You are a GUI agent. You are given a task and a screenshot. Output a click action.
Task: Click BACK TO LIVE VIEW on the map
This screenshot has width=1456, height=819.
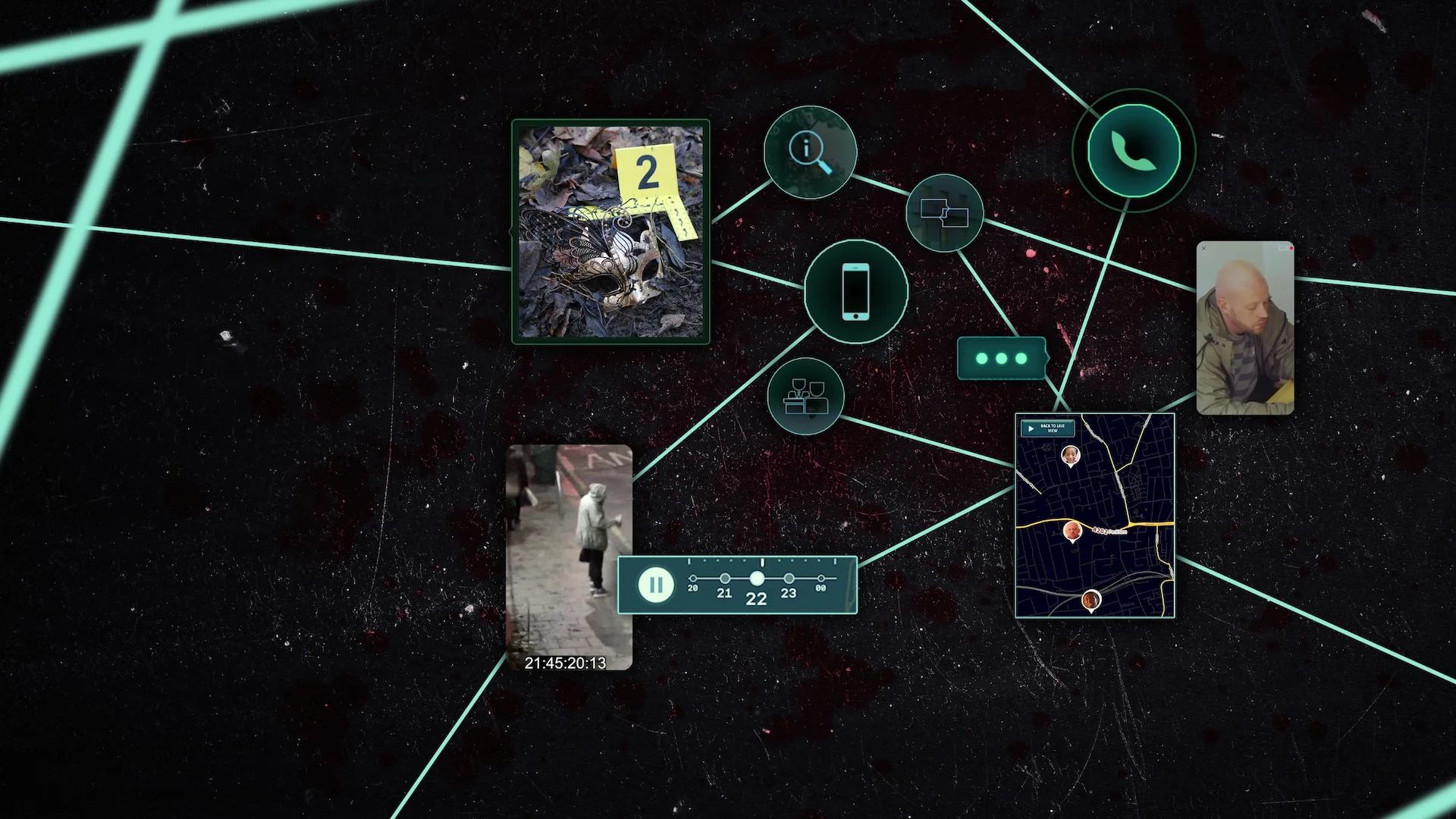[x=1054, y=428]
